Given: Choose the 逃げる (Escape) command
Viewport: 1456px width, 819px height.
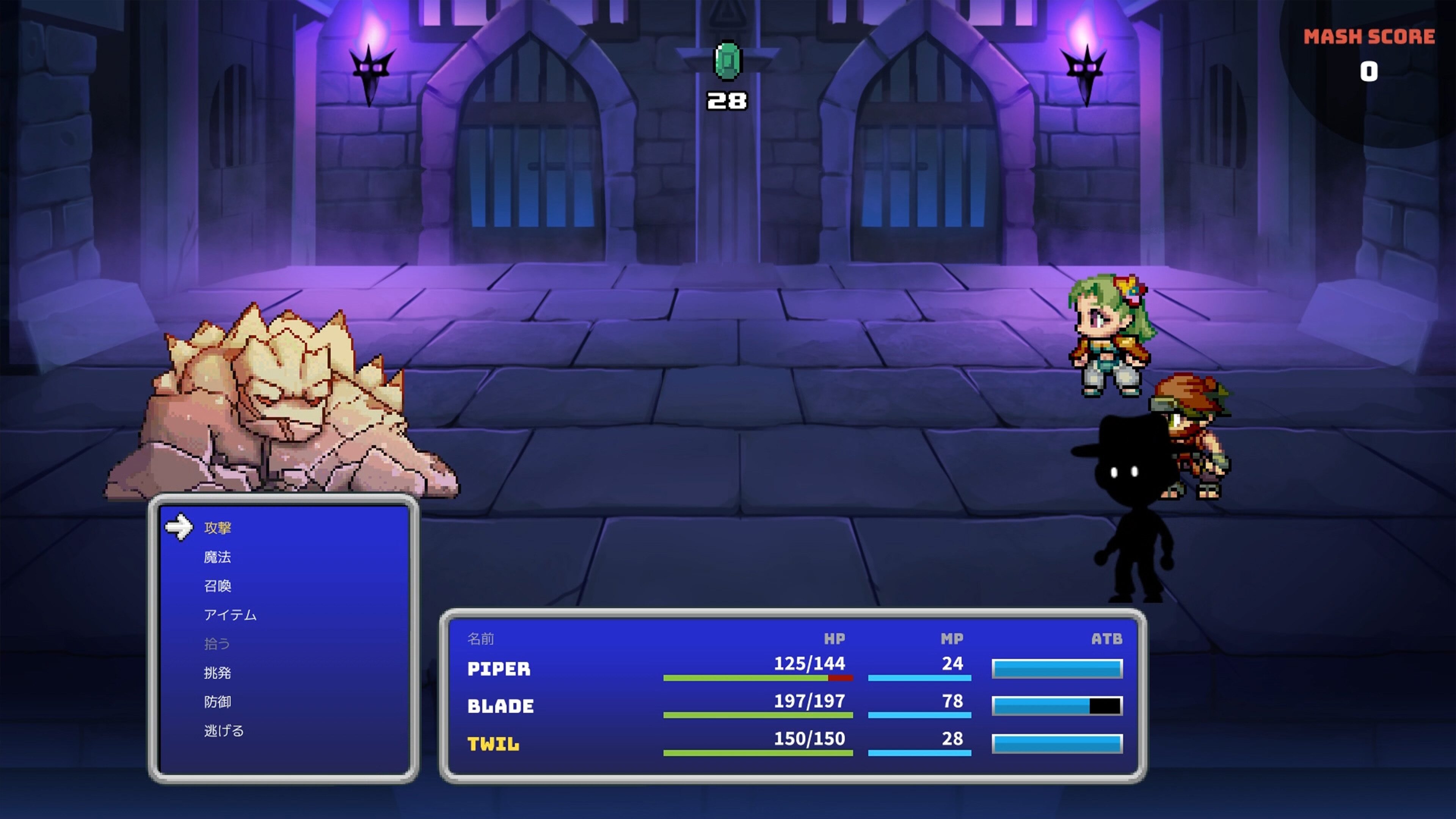Looking at the screenshot, I should pos(223,731).
